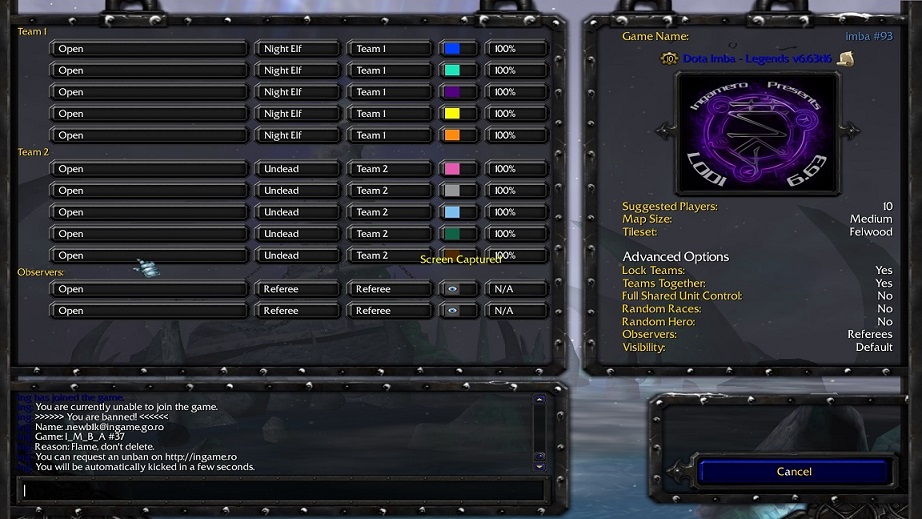Click the chat log scroll-up arrow
The height and width of the screenshot is (519, 922).
point(540,400)
